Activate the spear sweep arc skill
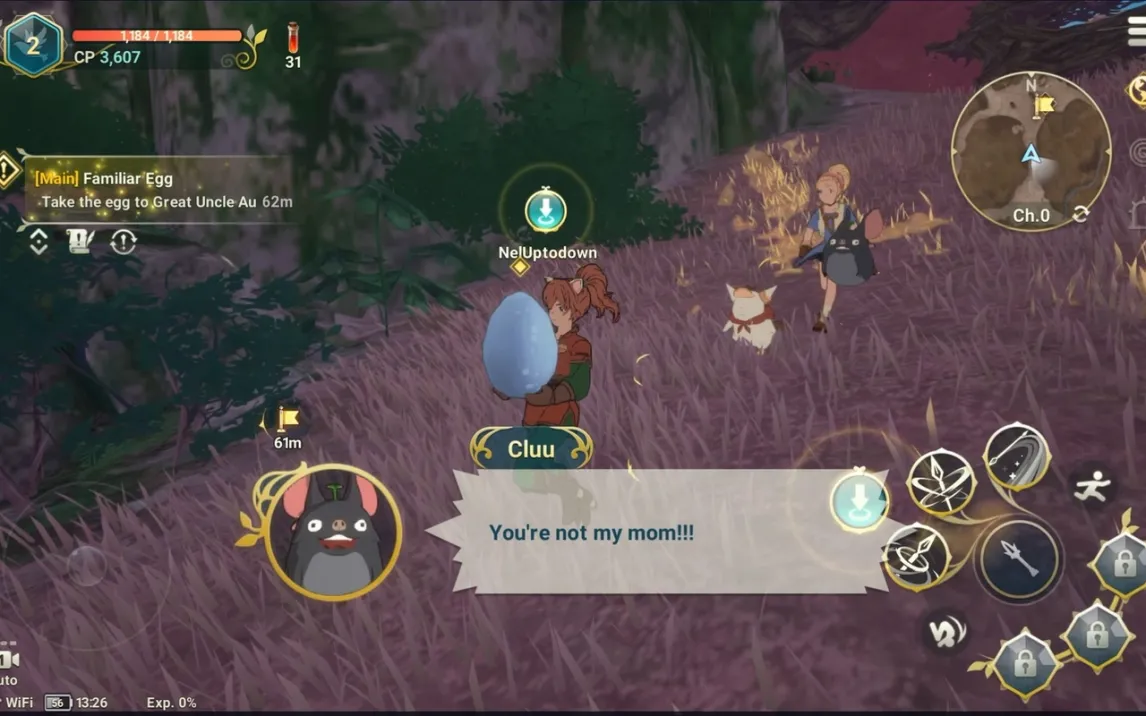1146x716 pixels. 1016,457
